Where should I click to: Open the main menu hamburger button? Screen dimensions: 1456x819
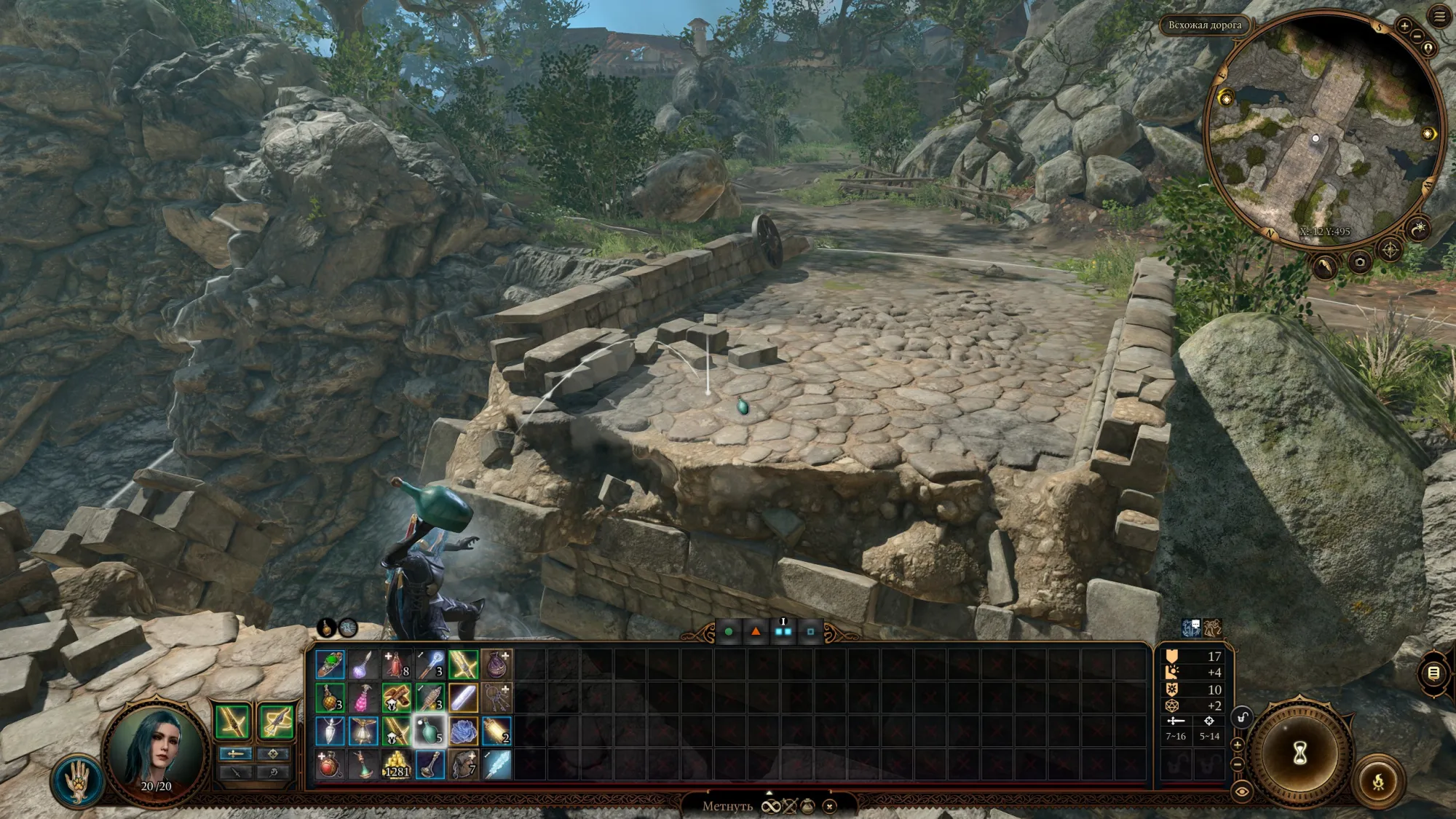[1439, 16]
